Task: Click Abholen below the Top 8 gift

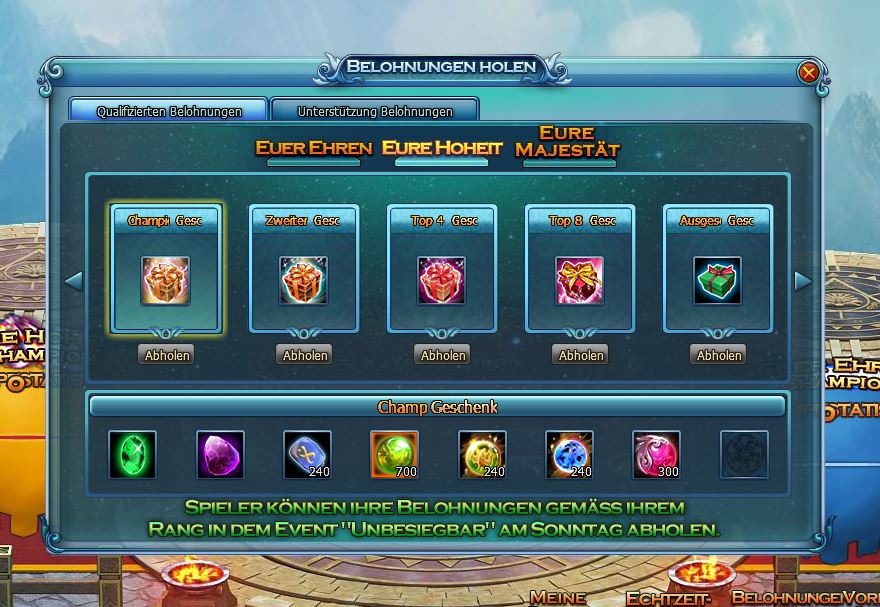Action: 580,355
